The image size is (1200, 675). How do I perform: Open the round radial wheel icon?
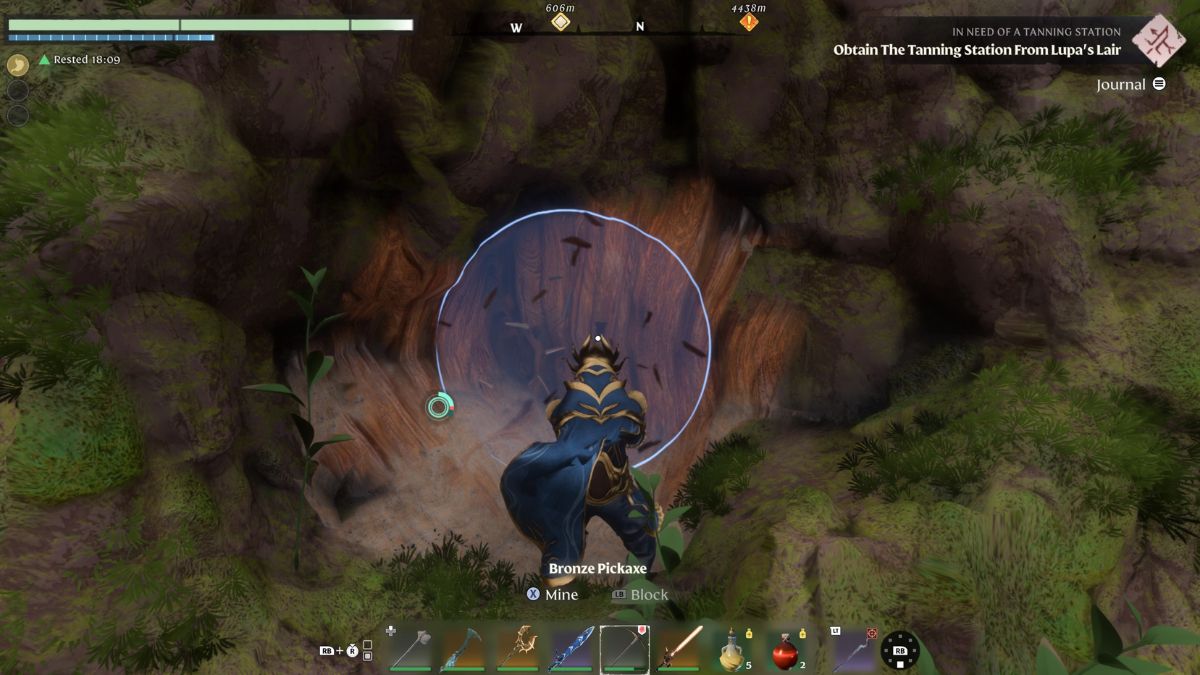[900, 650]
